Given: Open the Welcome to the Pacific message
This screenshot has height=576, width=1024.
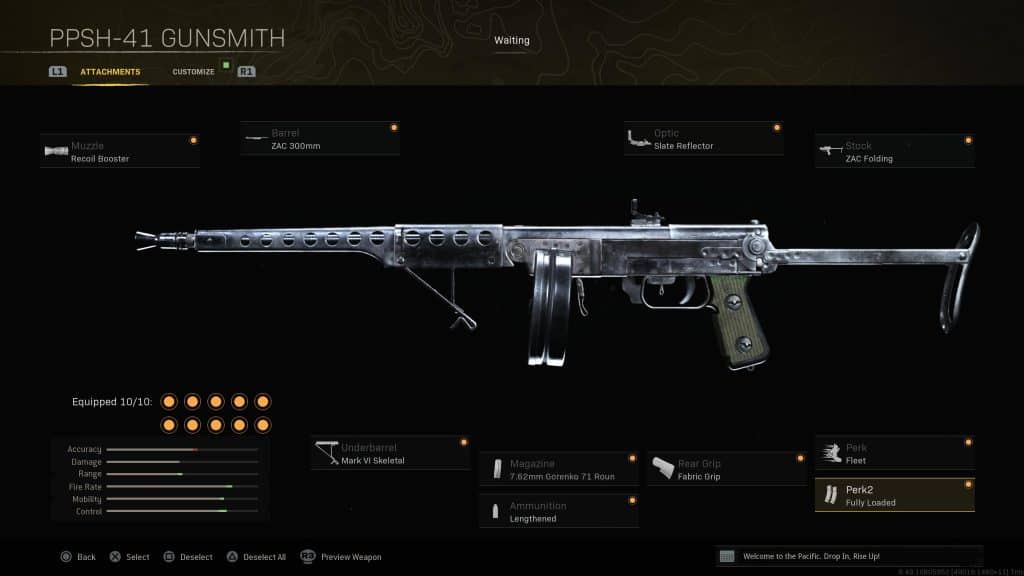Looking at the screenshot, I should click(849, 556).
